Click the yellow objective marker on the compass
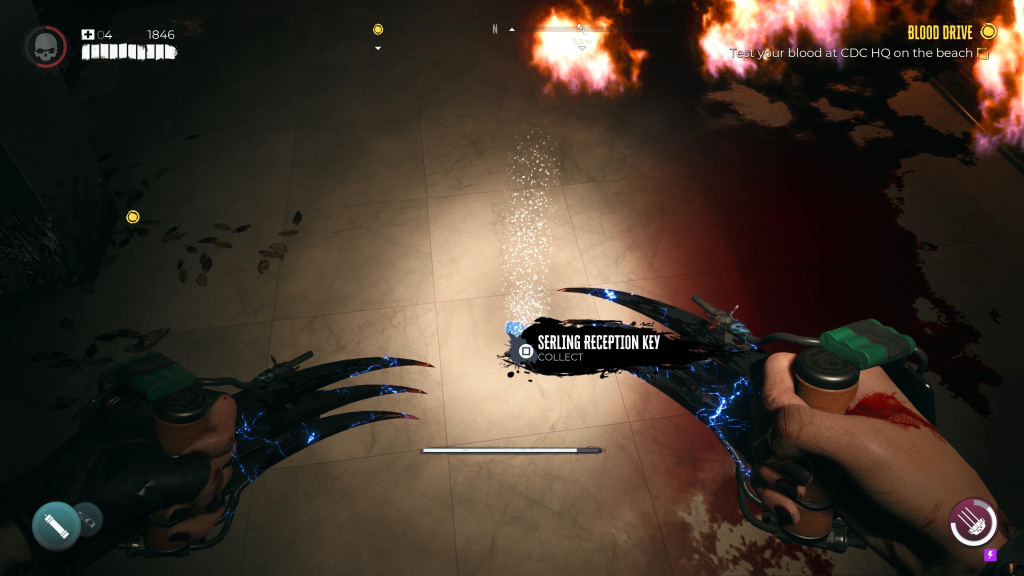 tap(378, 30)
